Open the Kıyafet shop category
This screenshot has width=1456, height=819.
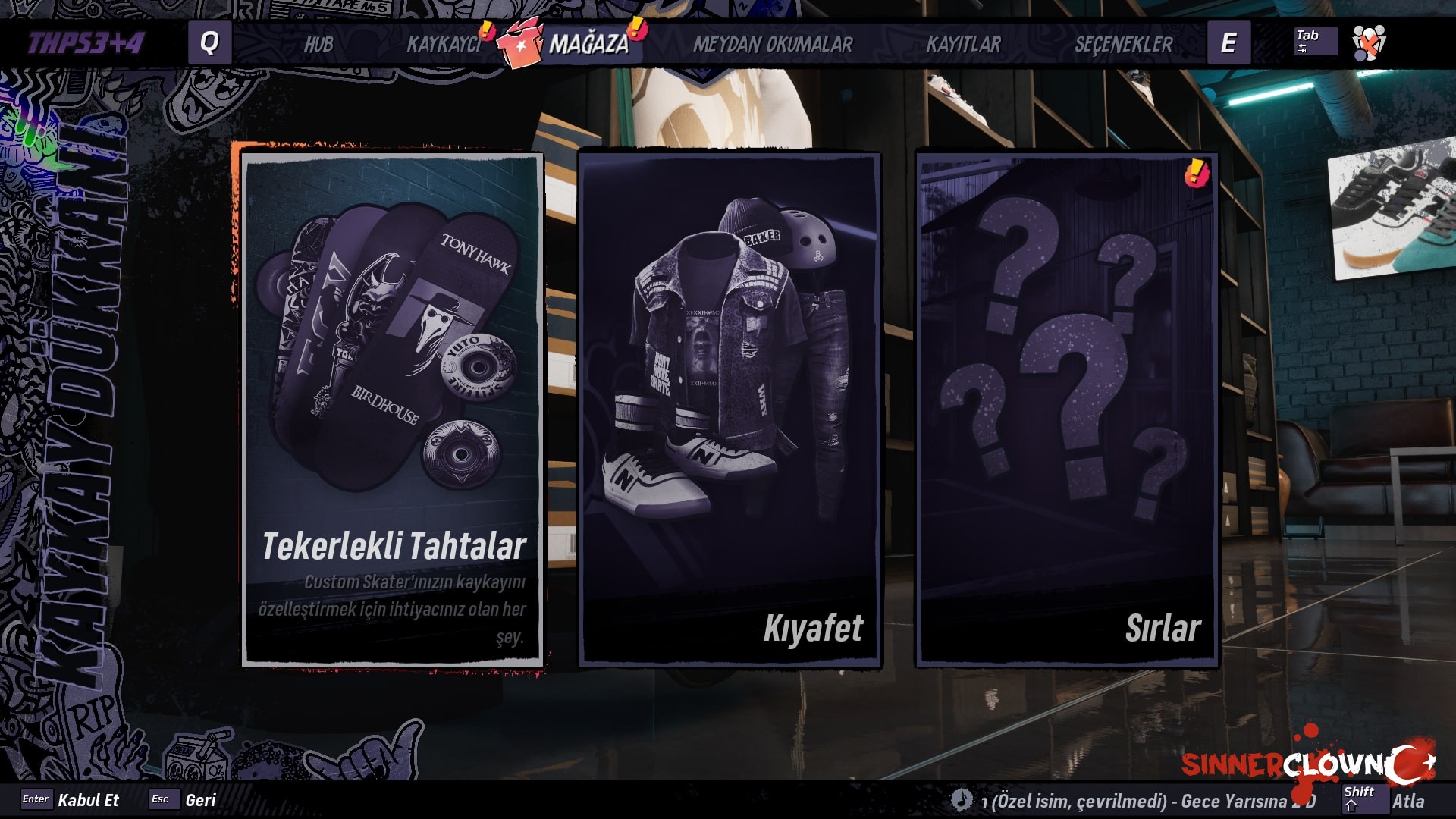[730, 409]
